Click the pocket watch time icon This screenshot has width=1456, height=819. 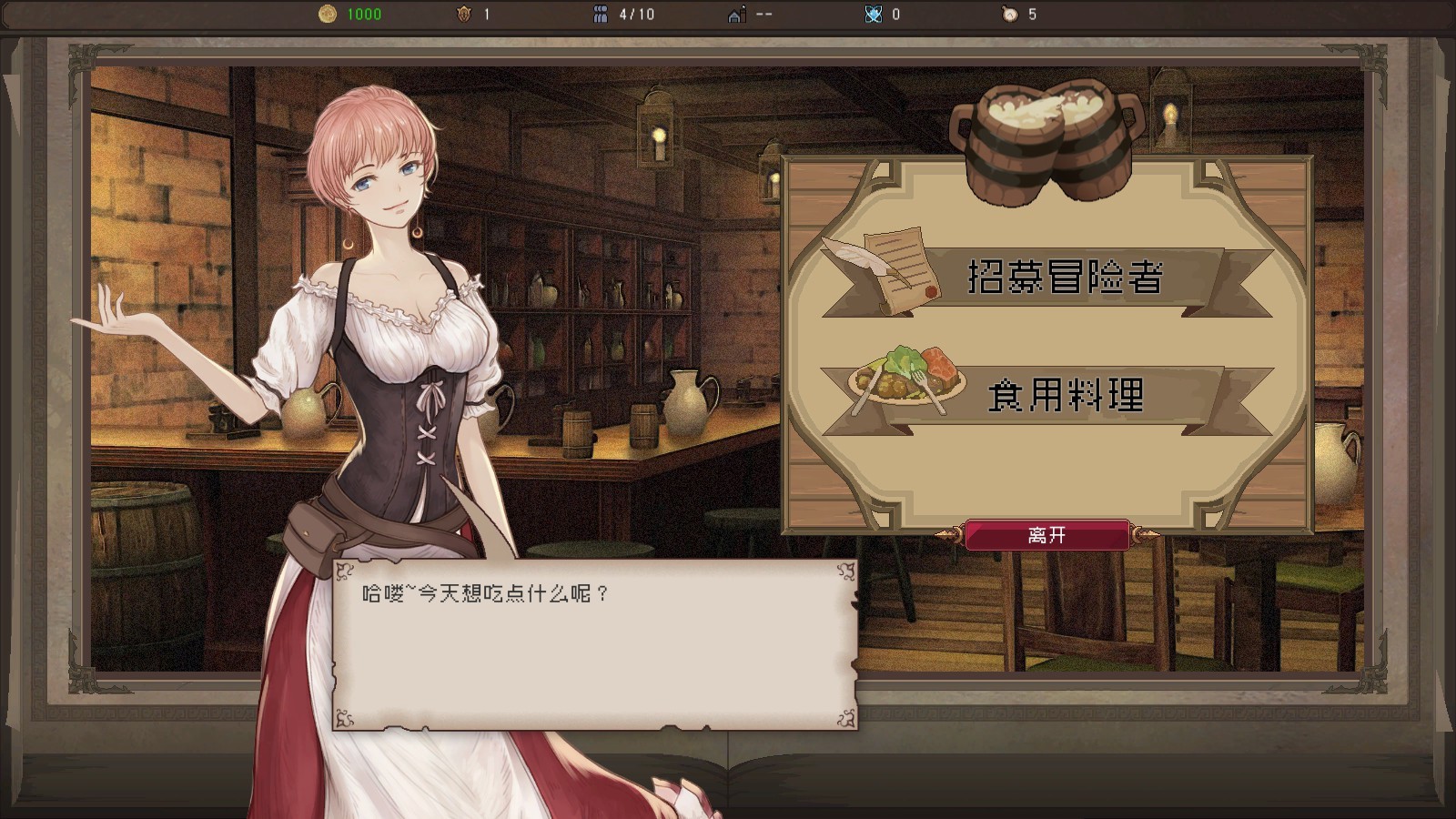1008,14
